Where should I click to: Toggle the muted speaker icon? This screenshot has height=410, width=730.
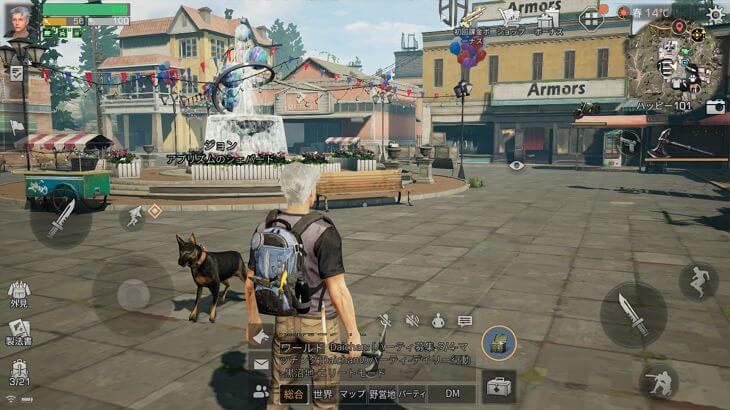(412, 321)
